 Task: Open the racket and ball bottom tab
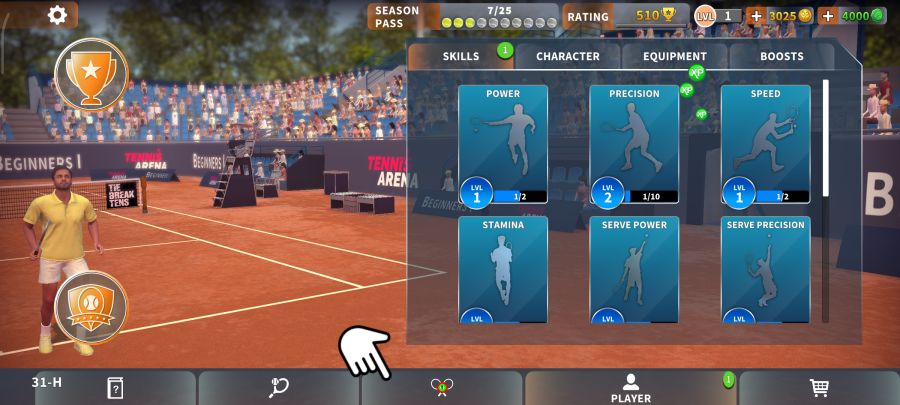click(x=279, y=388)
